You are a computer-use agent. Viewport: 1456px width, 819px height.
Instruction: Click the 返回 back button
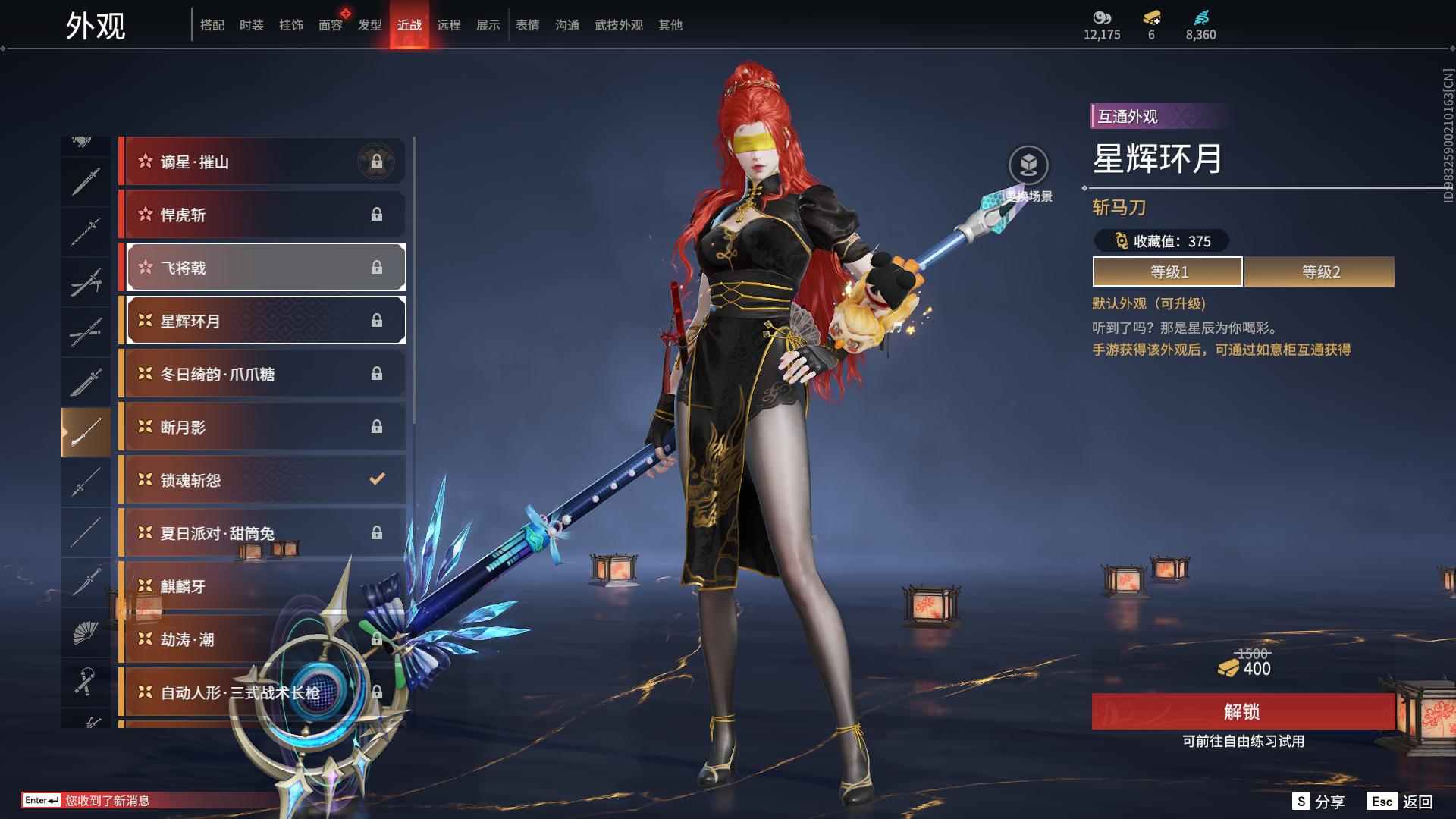1400,802
